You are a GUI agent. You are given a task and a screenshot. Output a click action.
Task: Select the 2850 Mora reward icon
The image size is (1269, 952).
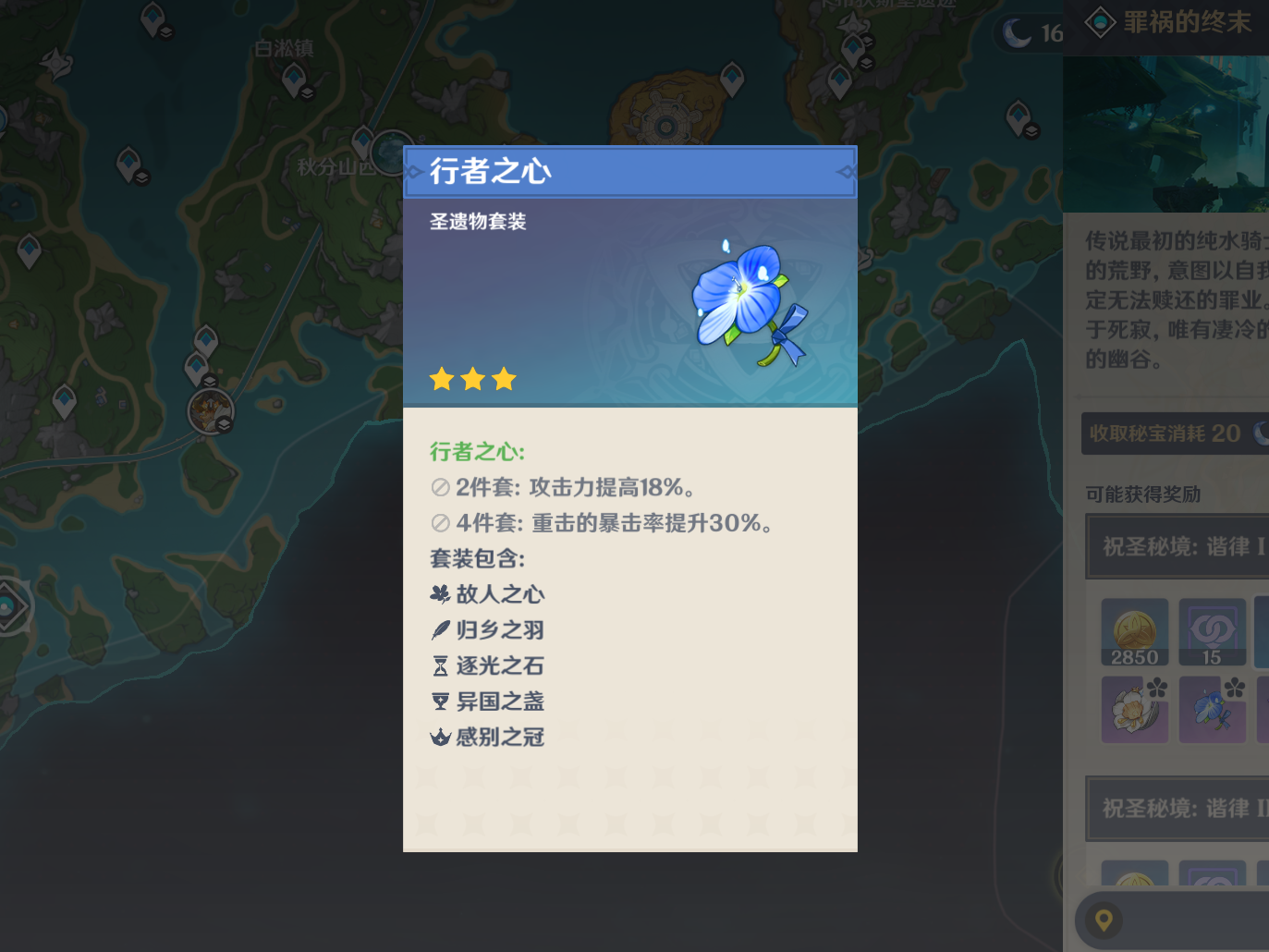coord(1134,631)
